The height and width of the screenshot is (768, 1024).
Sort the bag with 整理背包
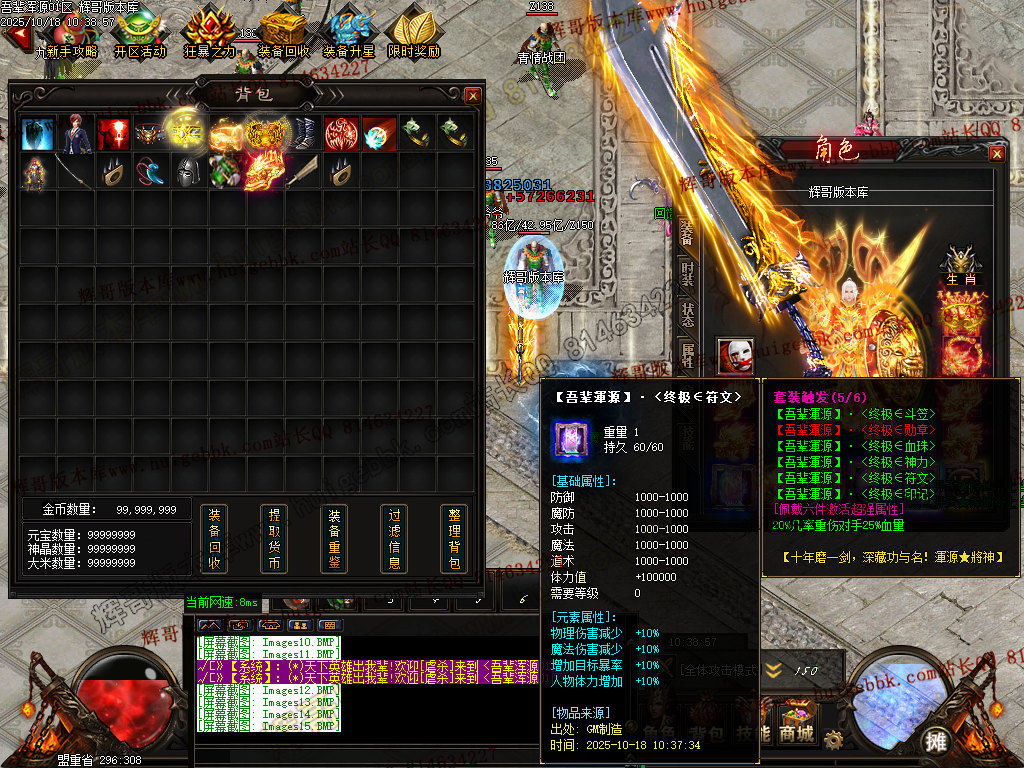click(453, 539)
